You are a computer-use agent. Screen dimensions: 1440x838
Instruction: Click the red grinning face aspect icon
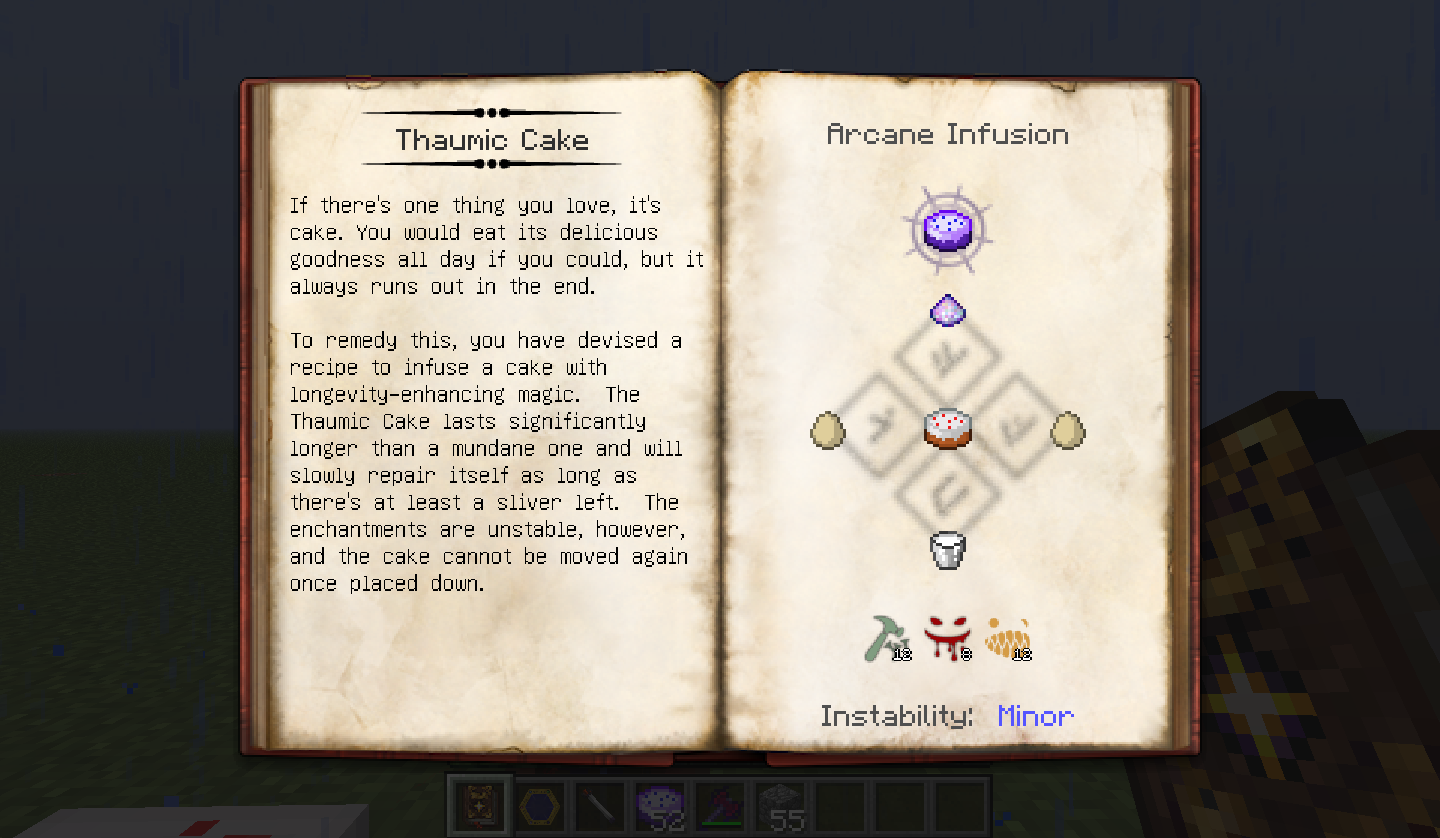click(x=947, y=637)
